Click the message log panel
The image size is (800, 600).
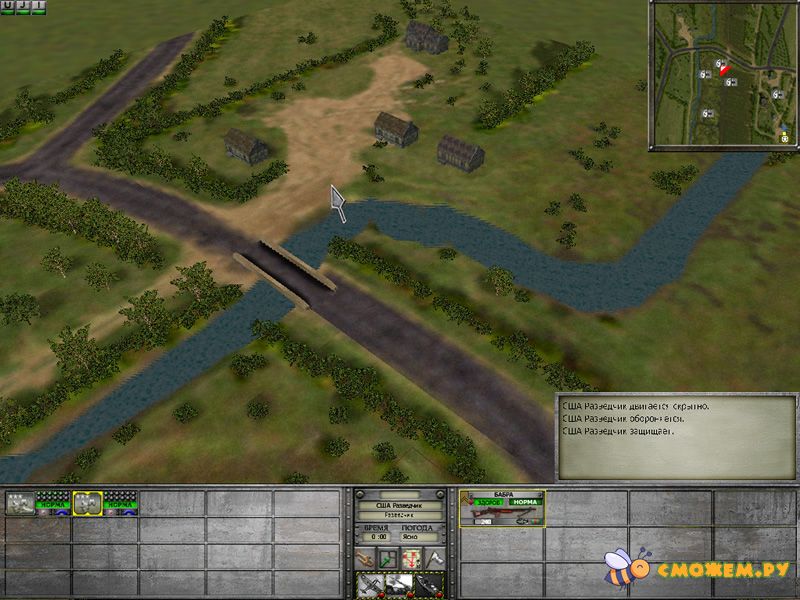point(676,435)
